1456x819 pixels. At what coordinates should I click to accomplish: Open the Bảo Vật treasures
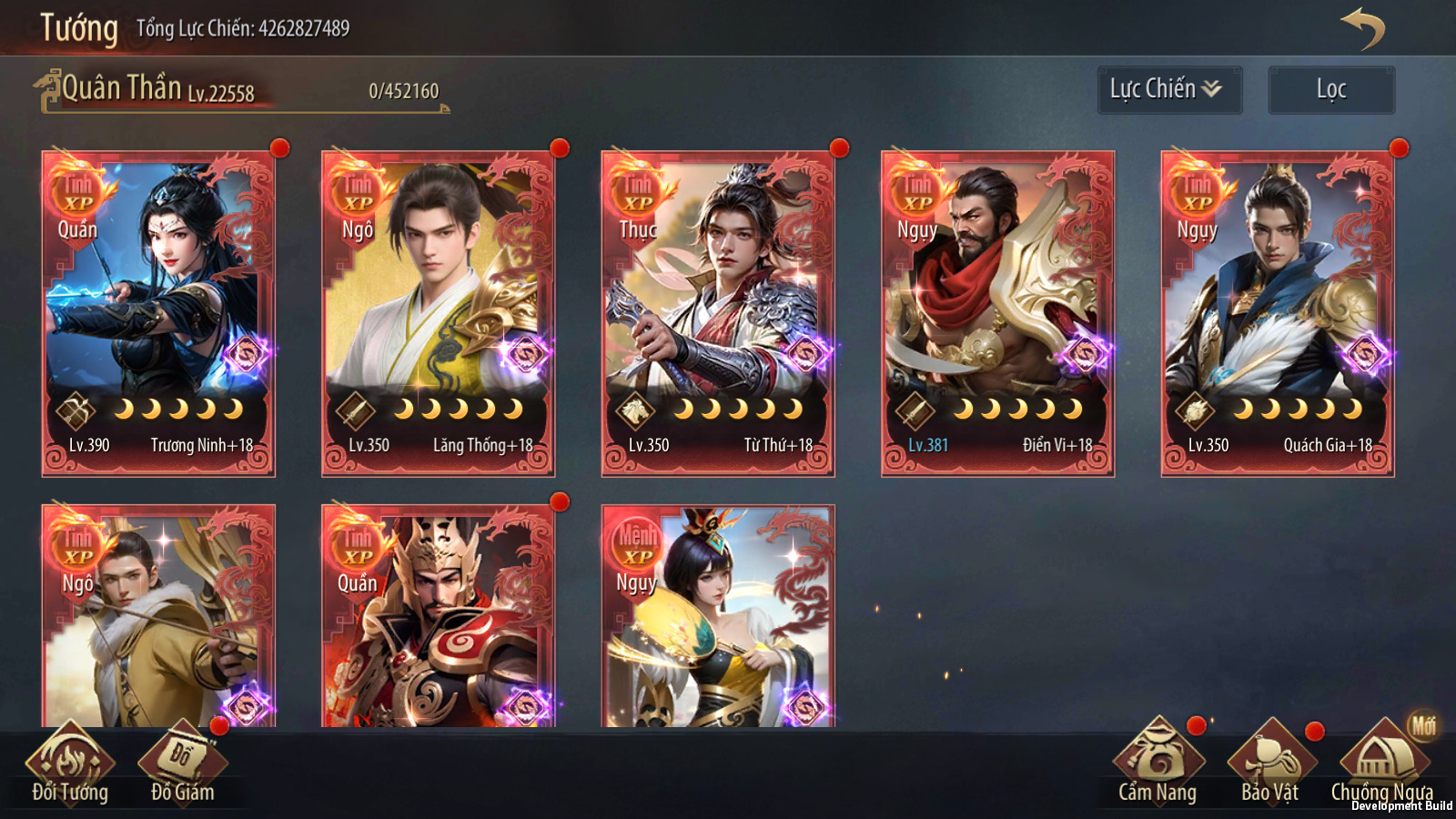pyautogui.click(x=1270, y=766)
